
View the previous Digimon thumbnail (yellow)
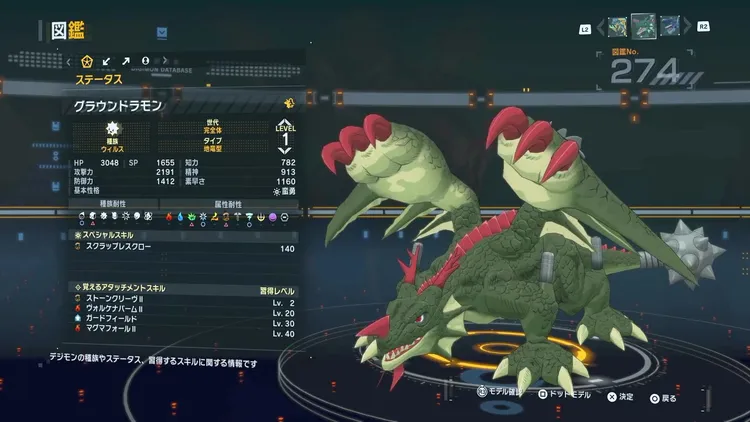point(615,26)
